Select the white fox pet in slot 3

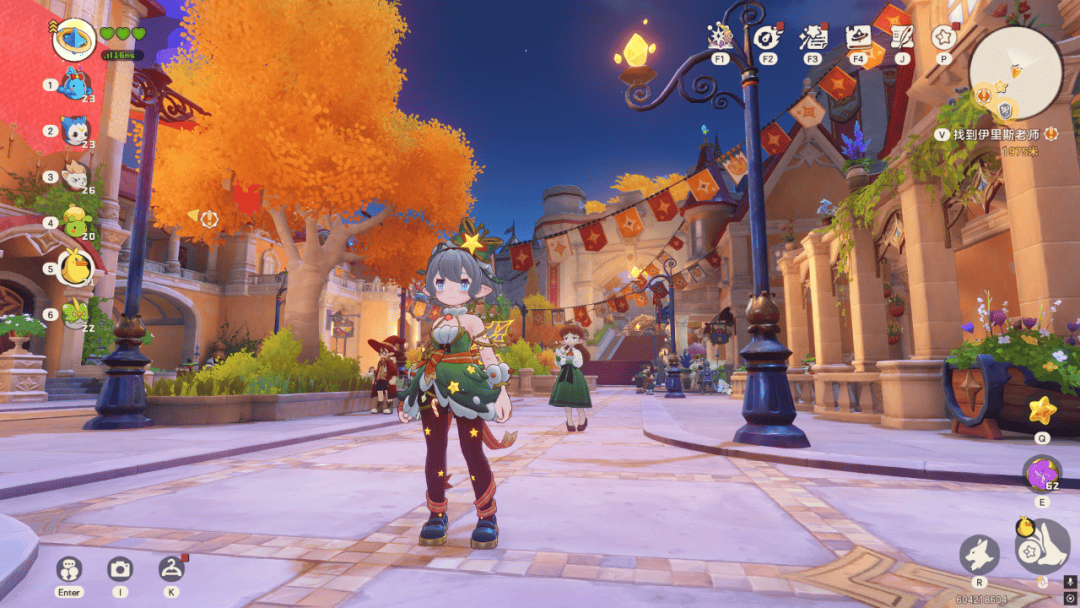tap(74, 177)
